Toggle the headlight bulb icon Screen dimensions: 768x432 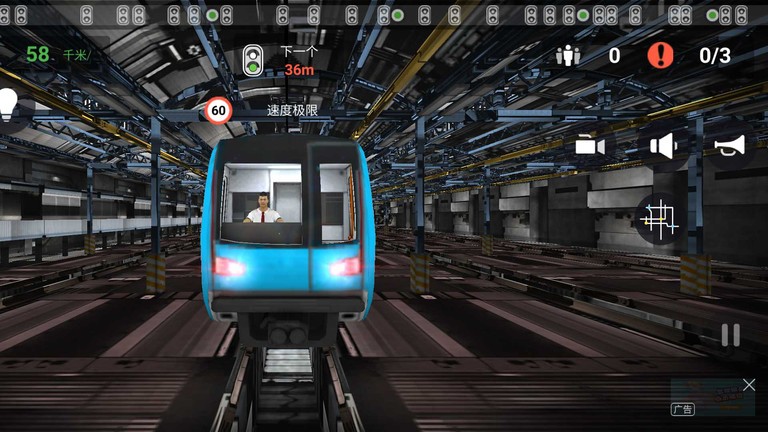pos(9,104)
